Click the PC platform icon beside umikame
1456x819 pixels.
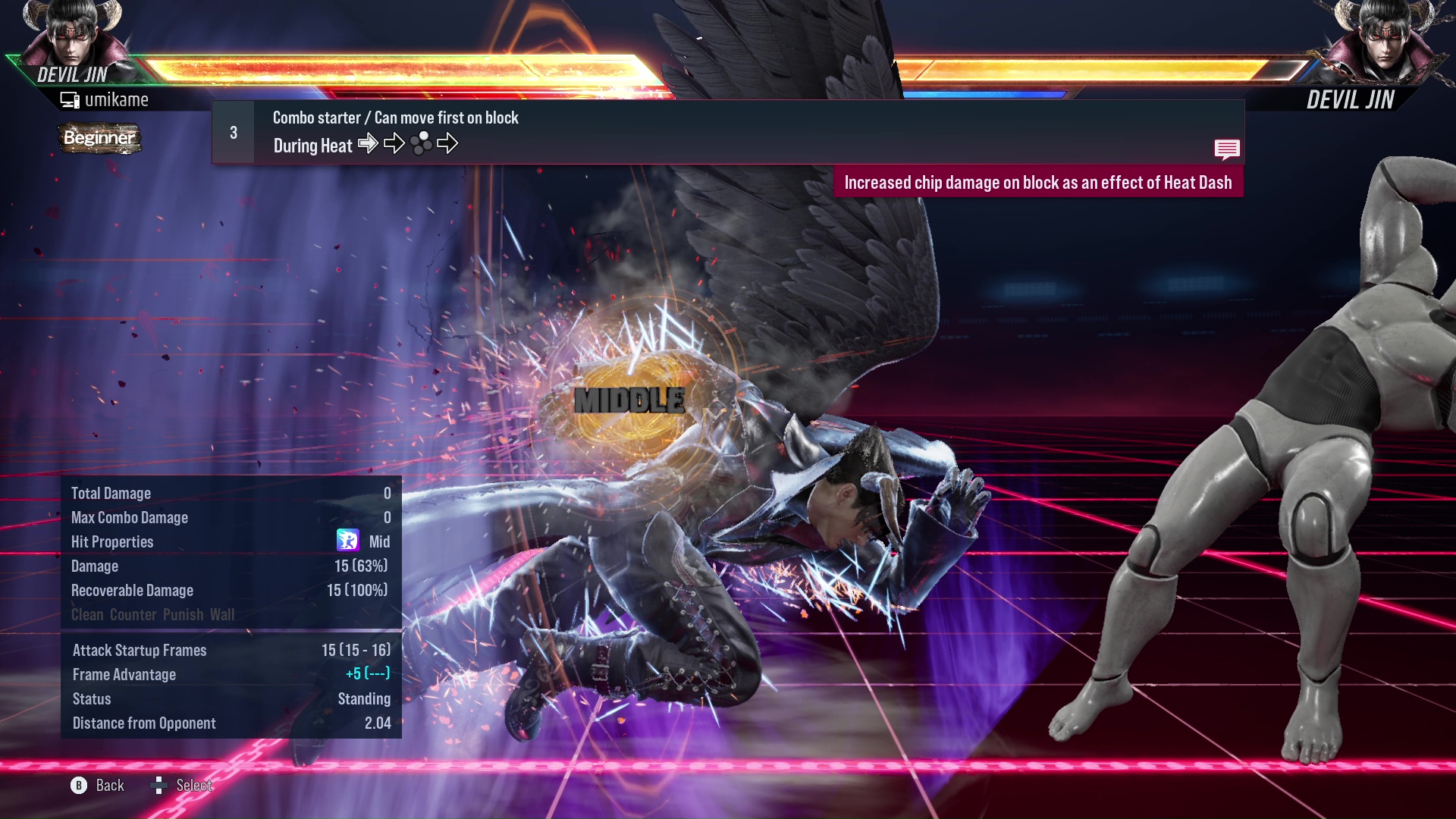pos(71,99)
